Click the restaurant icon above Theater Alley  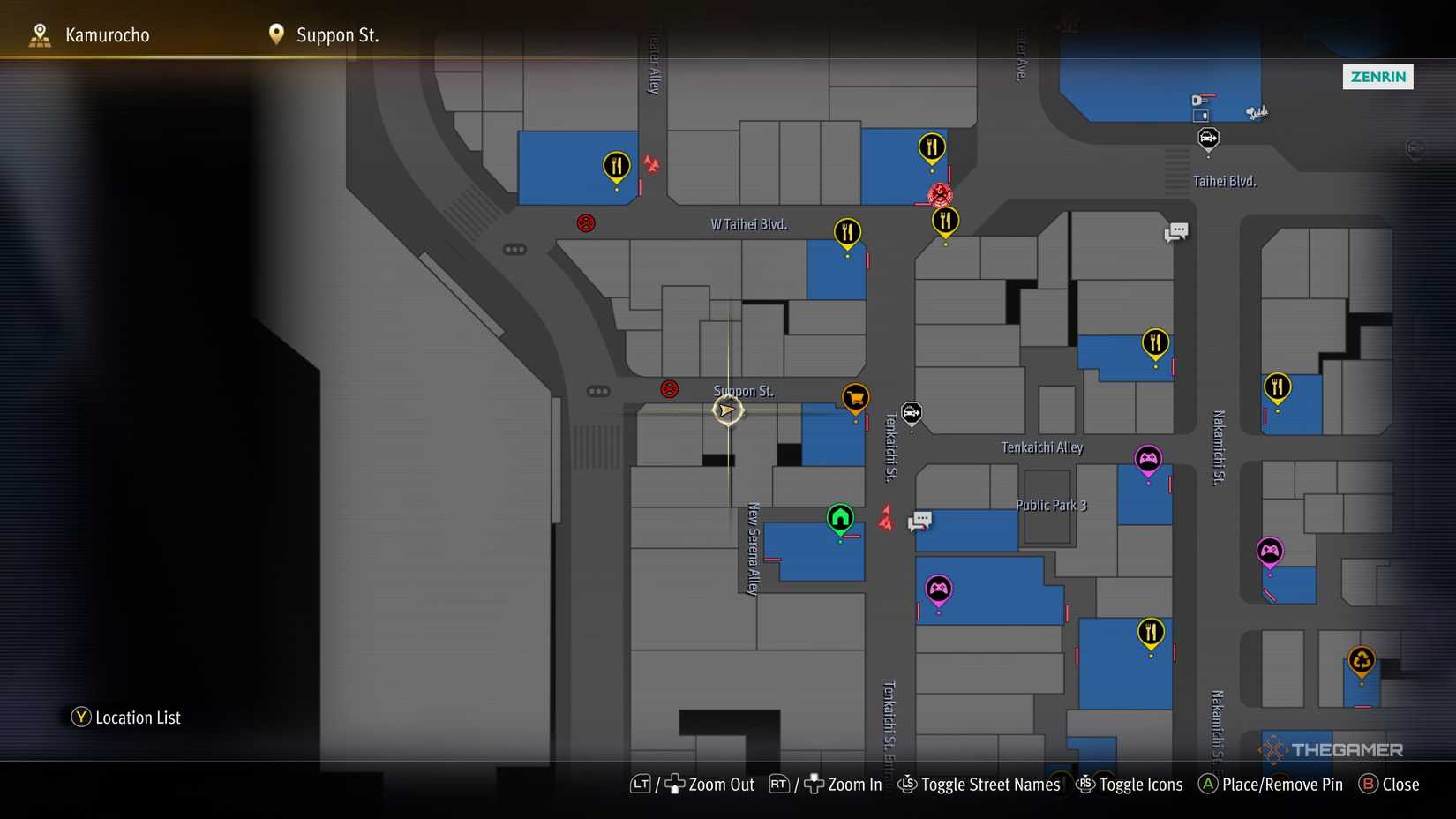[615, 162]
